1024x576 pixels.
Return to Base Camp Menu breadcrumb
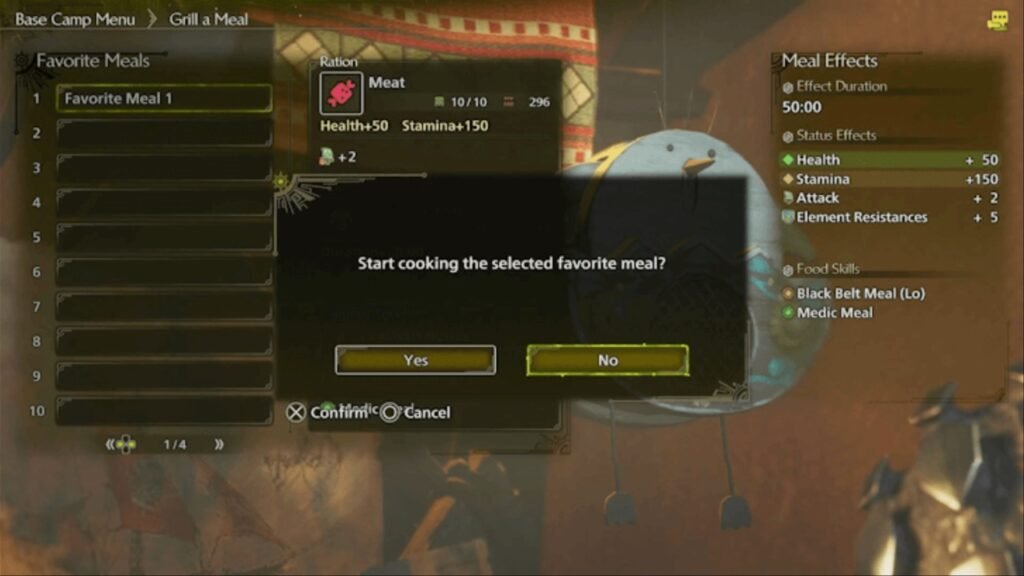coord(75,19)
